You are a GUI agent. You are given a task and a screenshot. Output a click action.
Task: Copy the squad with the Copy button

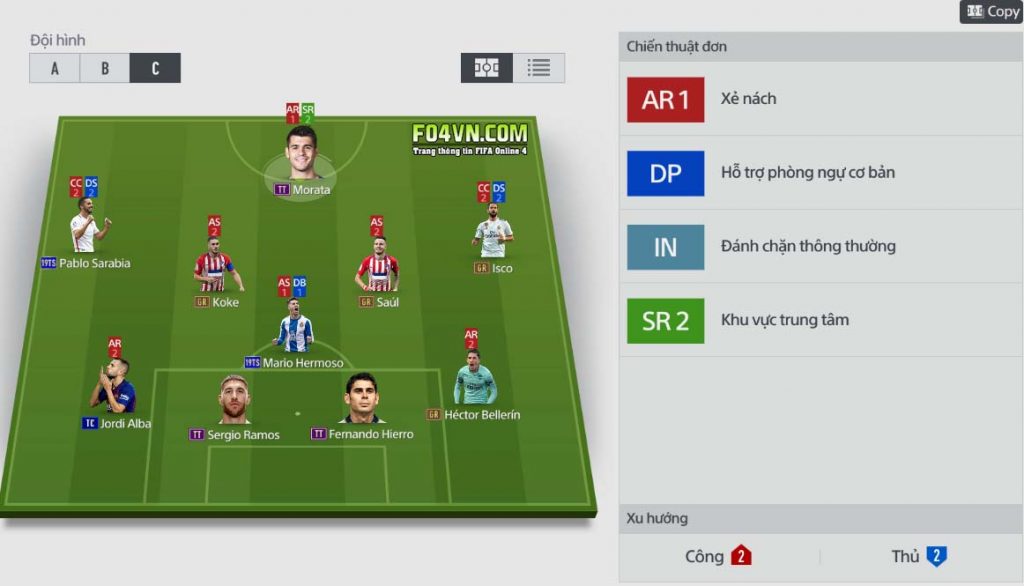pos(991,12)
